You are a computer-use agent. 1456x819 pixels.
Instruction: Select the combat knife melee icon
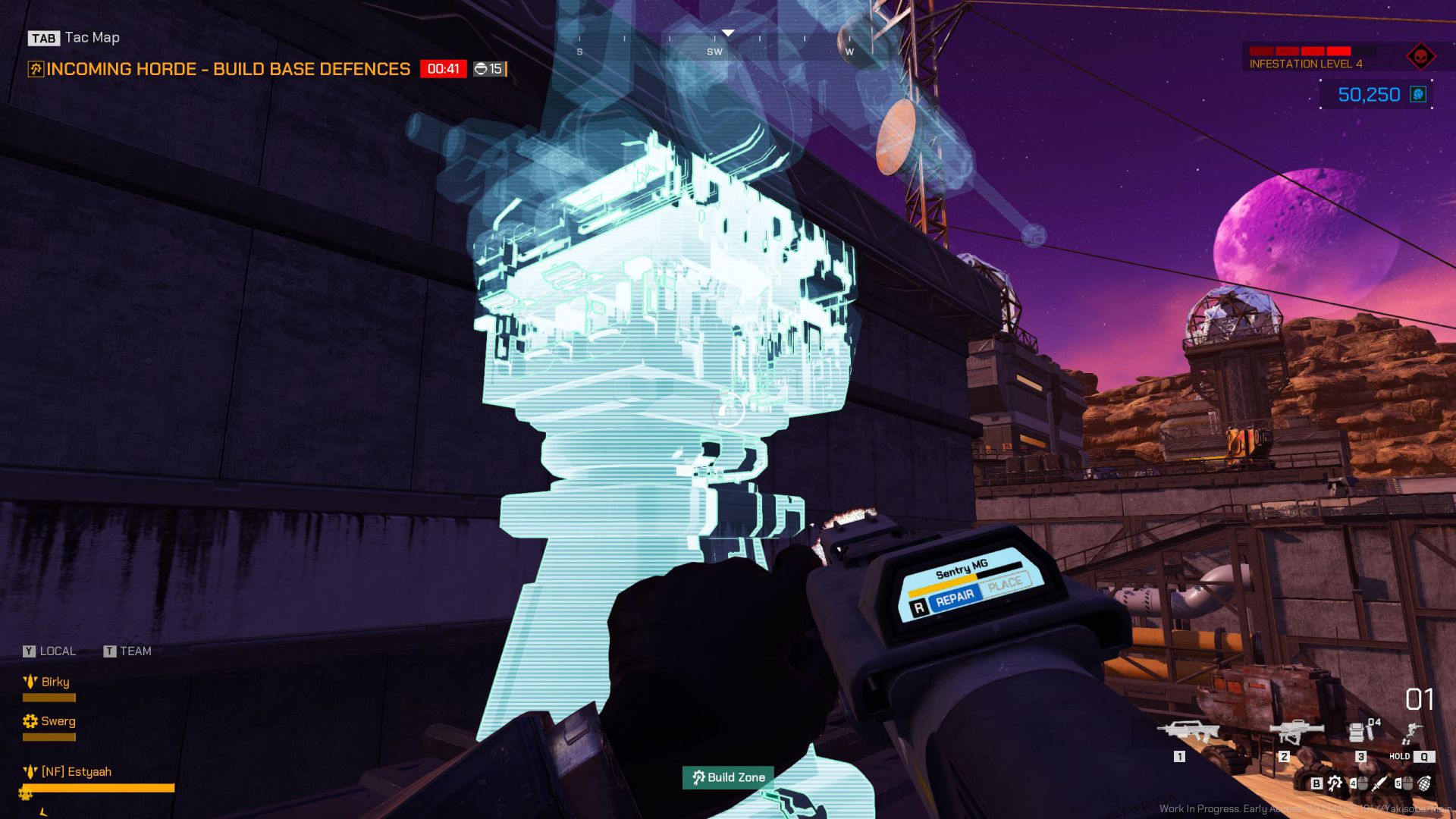click(1379, 783)
